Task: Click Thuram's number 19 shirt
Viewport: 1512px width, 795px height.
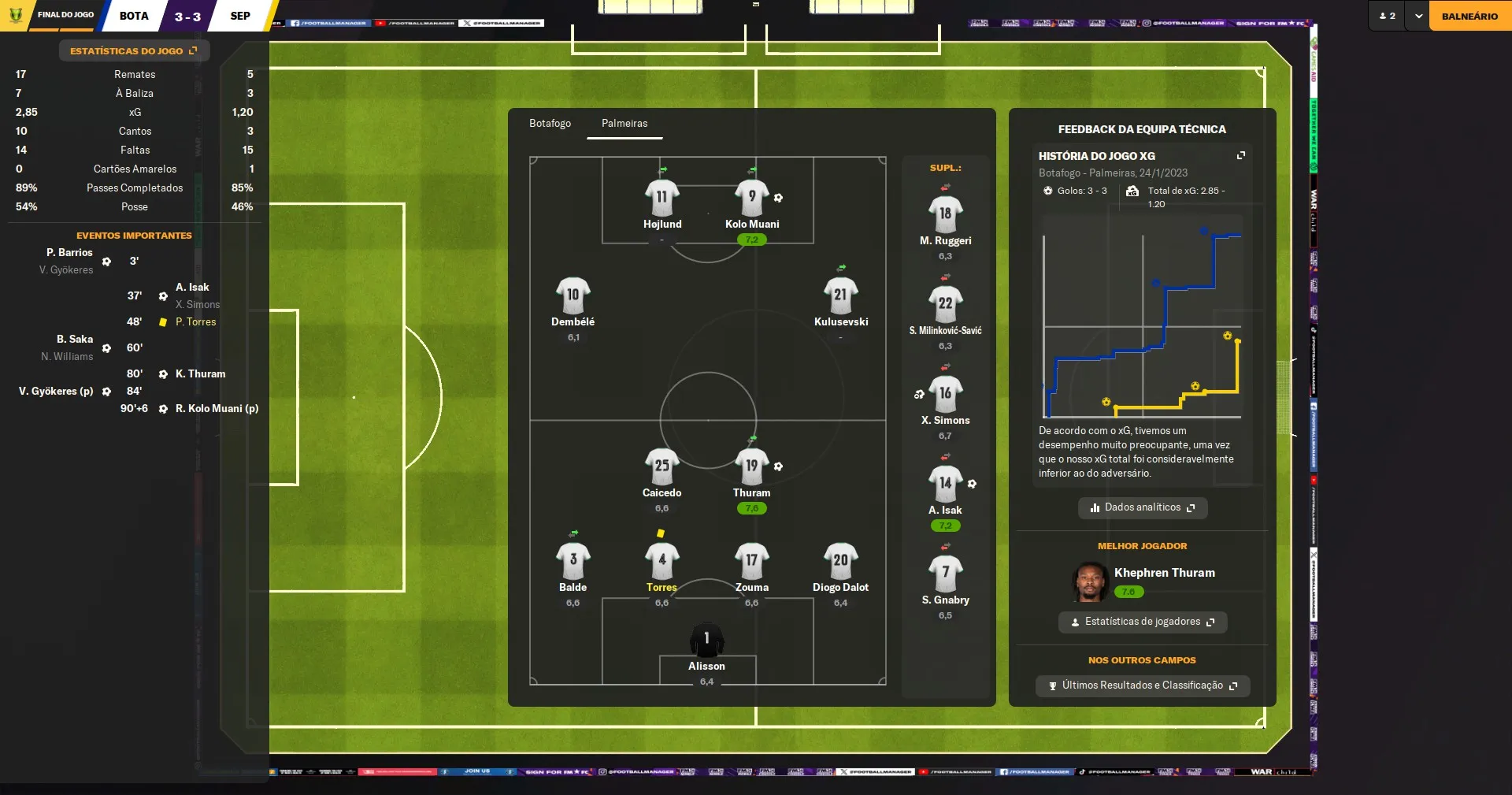Action: [751, 466]
